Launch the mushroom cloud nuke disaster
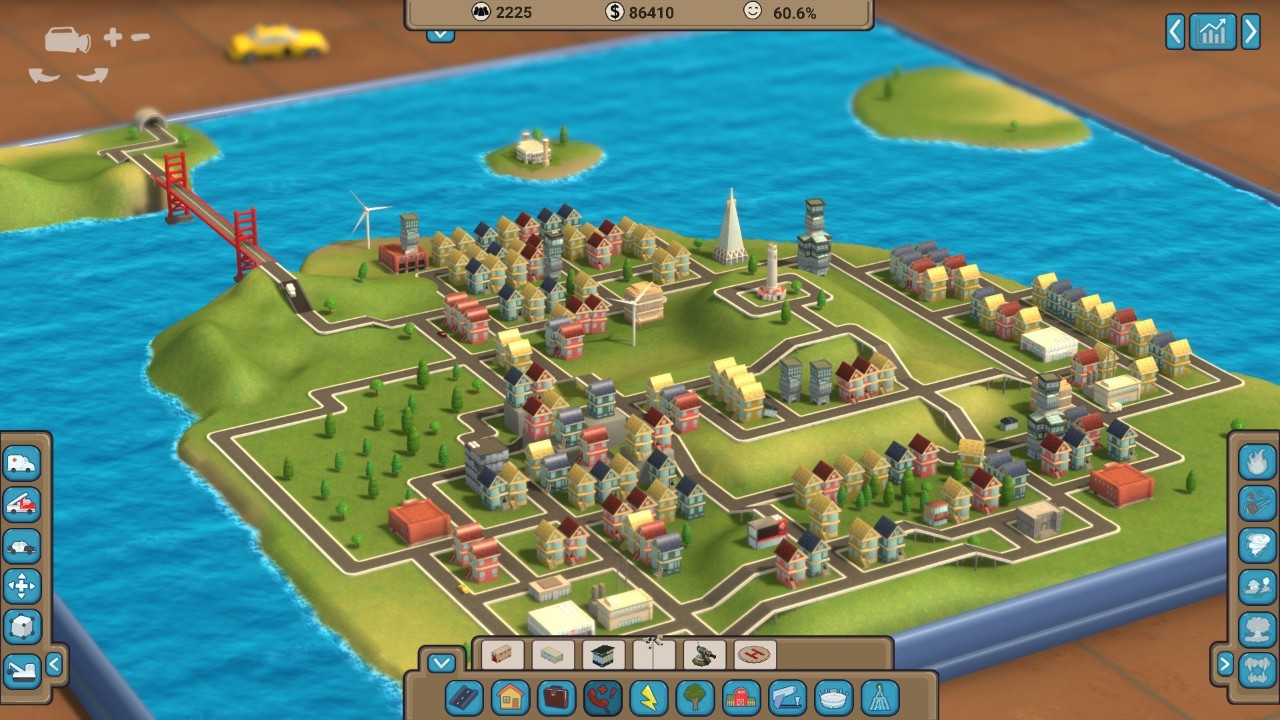 pos(1257,628)
